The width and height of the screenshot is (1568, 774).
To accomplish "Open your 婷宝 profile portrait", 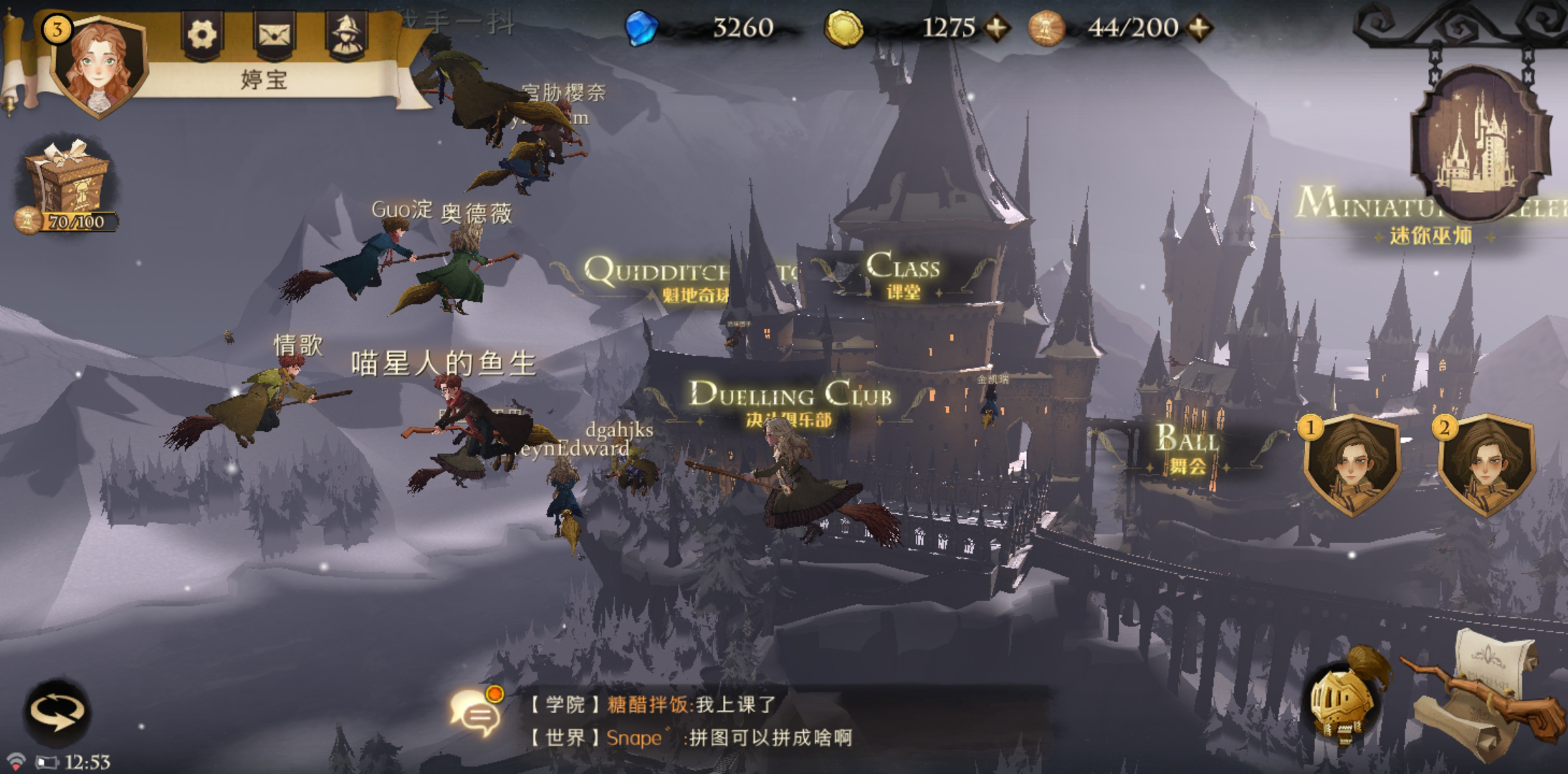I will (98, 64).
